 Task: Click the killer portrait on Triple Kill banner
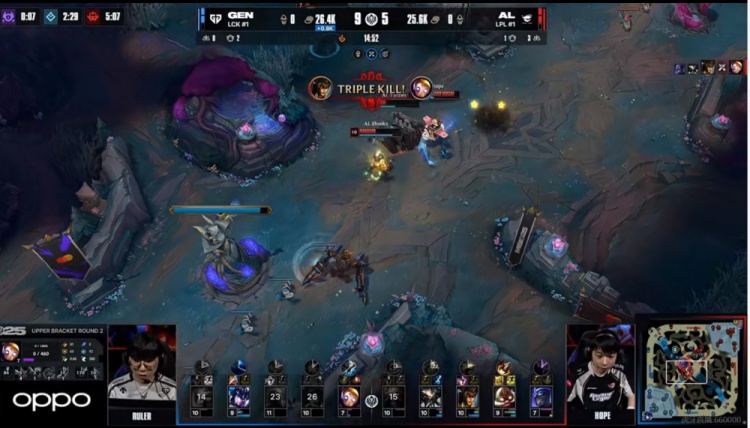coord(320,88)
